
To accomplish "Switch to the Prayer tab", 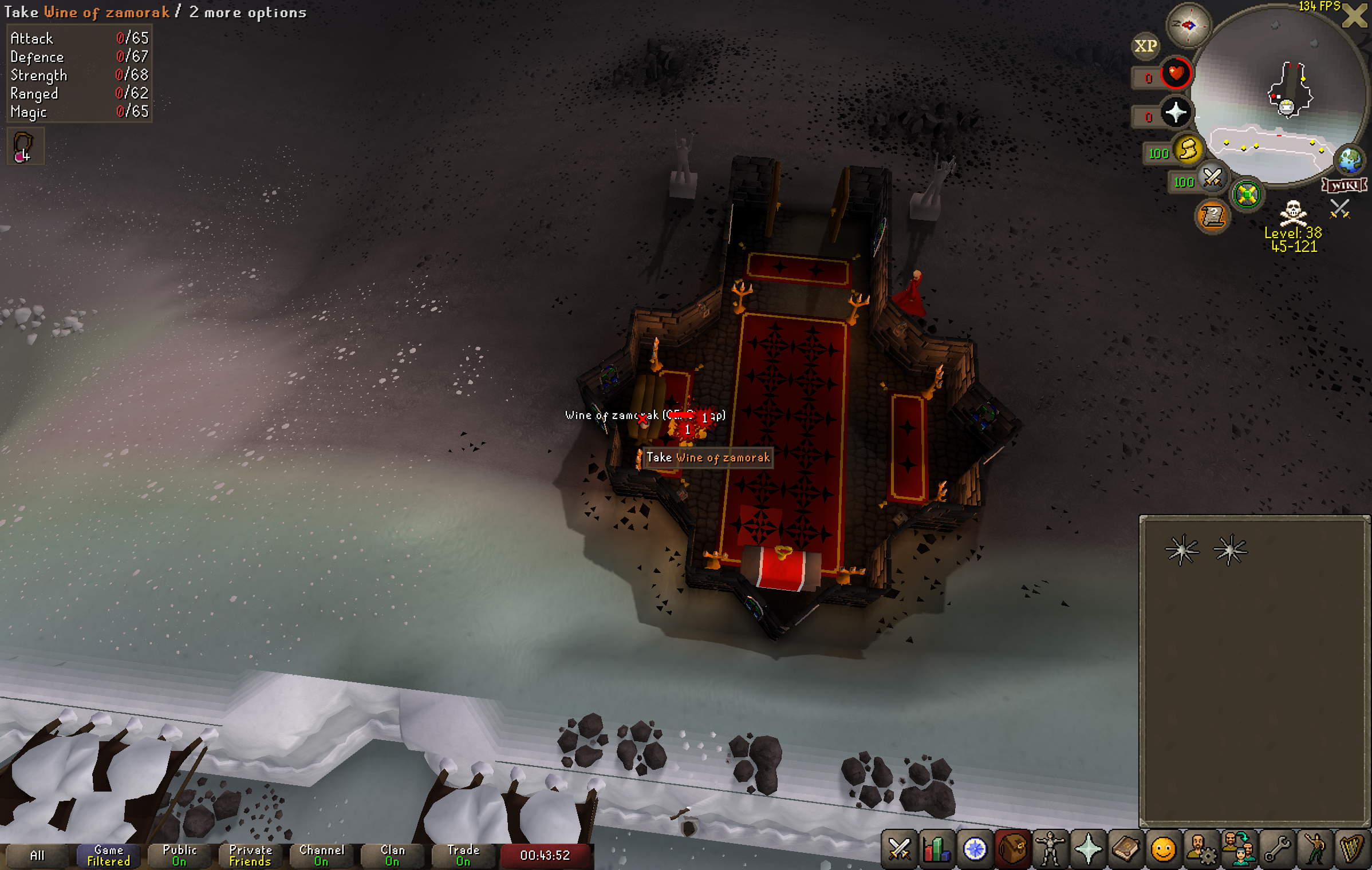I will coord(1088,849).
